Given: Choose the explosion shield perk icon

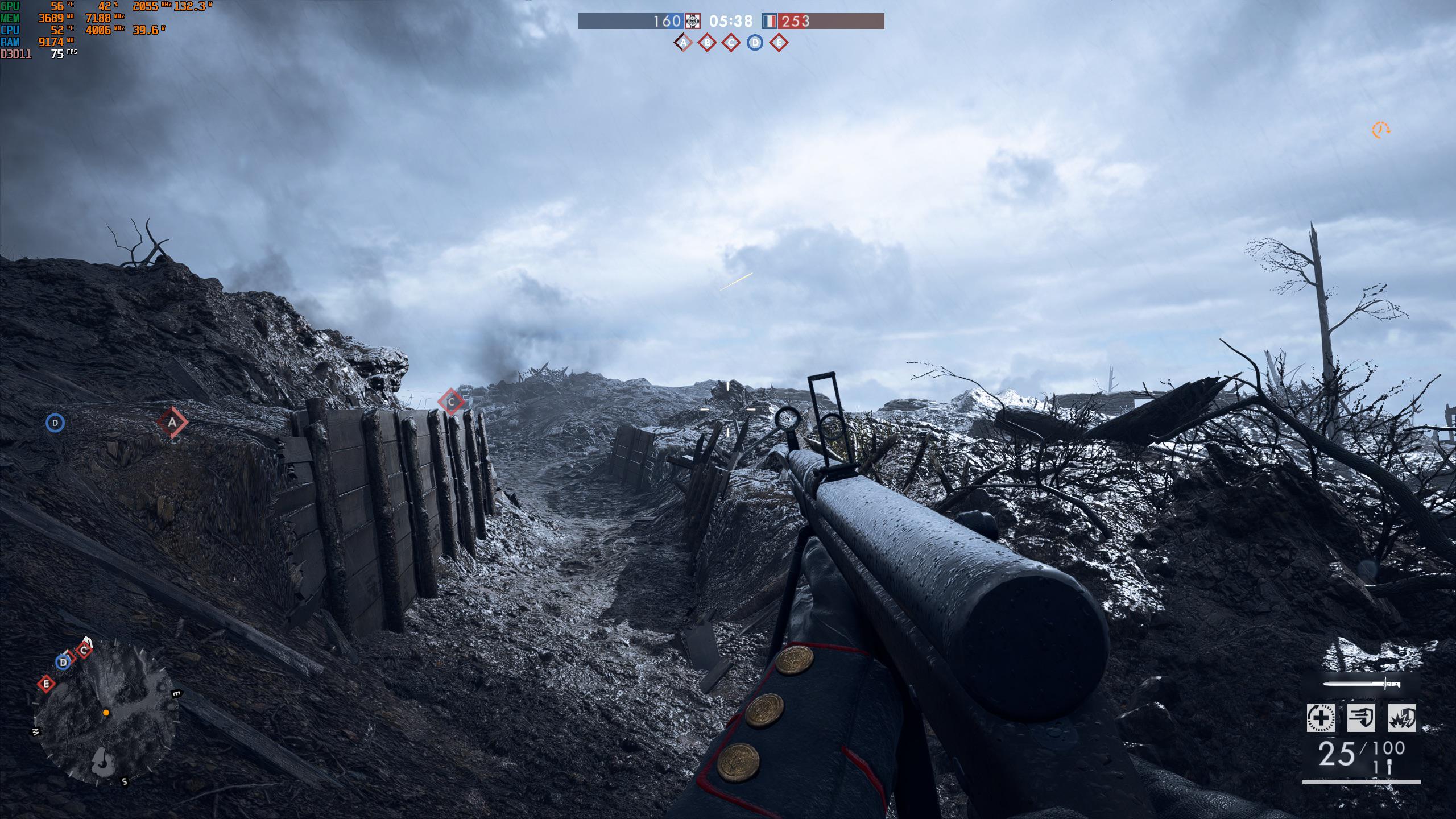Looking at the screenshot, I should click(1402, 718).
